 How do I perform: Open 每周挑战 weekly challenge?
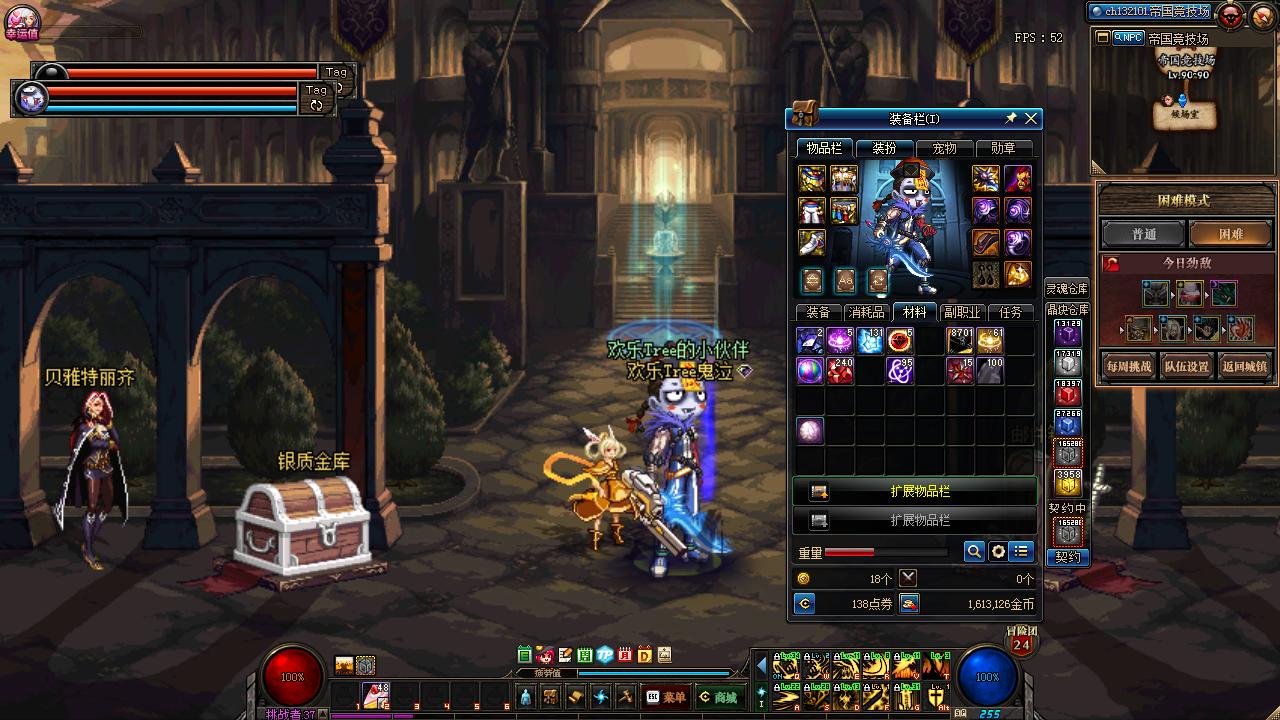(x=1128, y=366)
